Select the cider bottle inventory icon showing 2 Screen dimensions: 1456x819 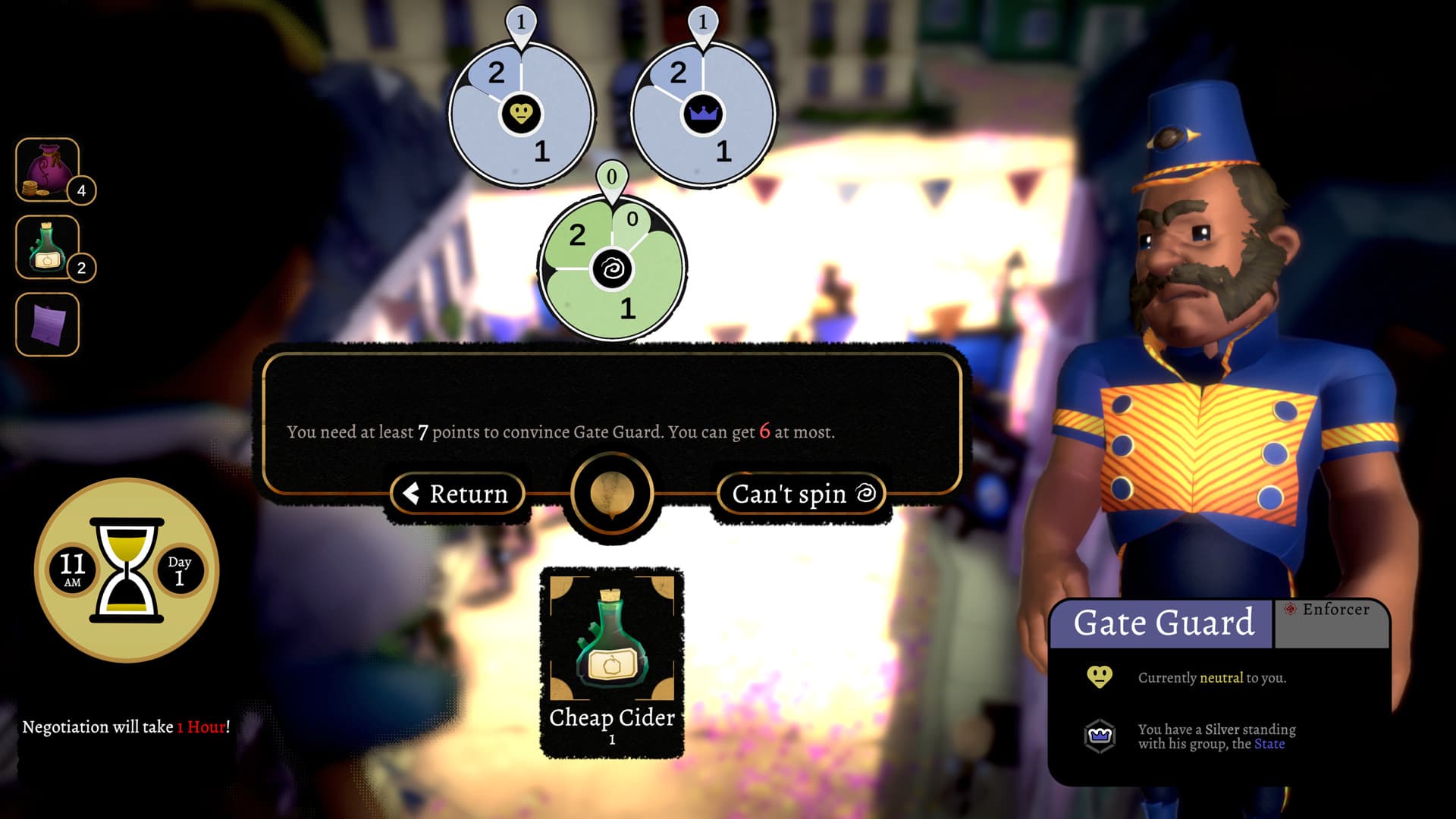click(48, 249)
